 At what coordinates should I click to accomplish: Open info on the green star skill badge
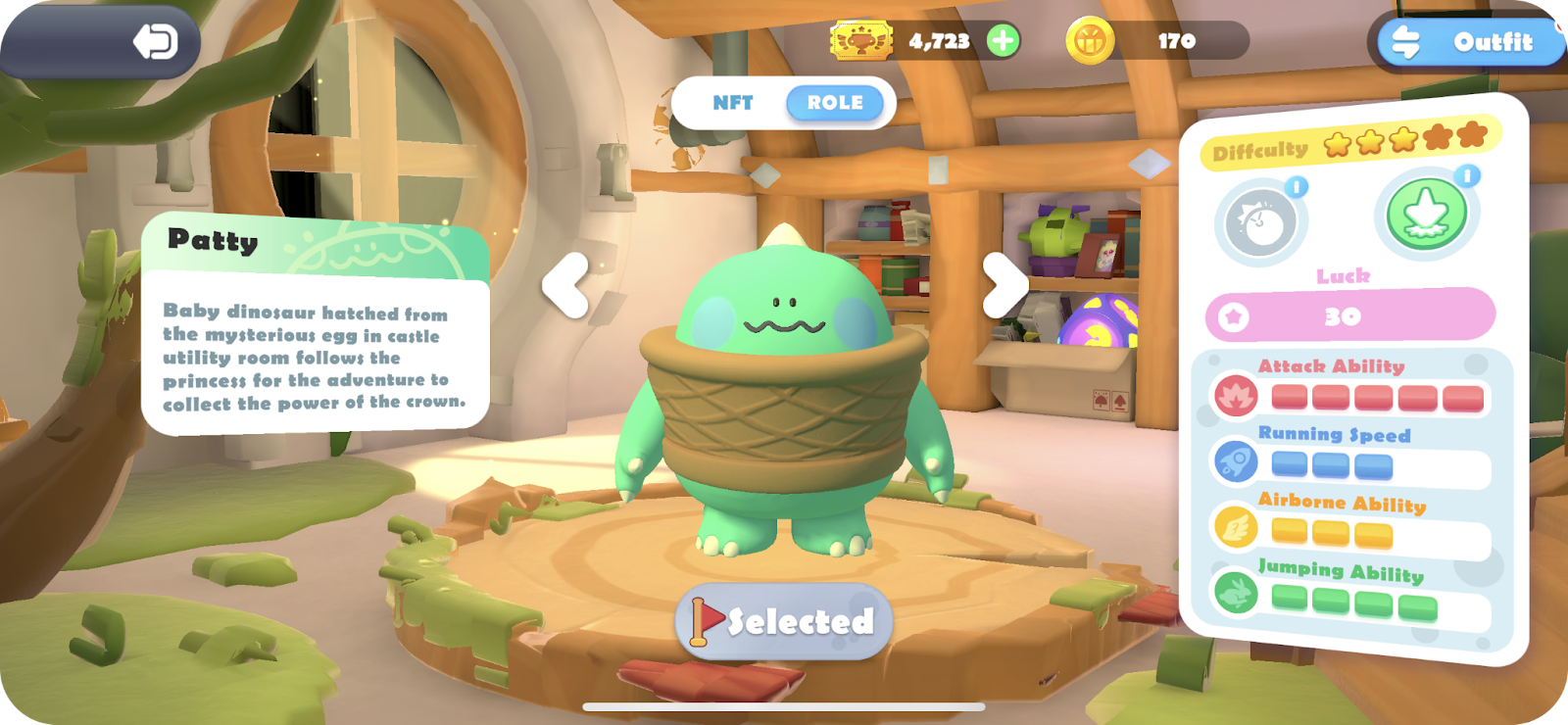1467,175
